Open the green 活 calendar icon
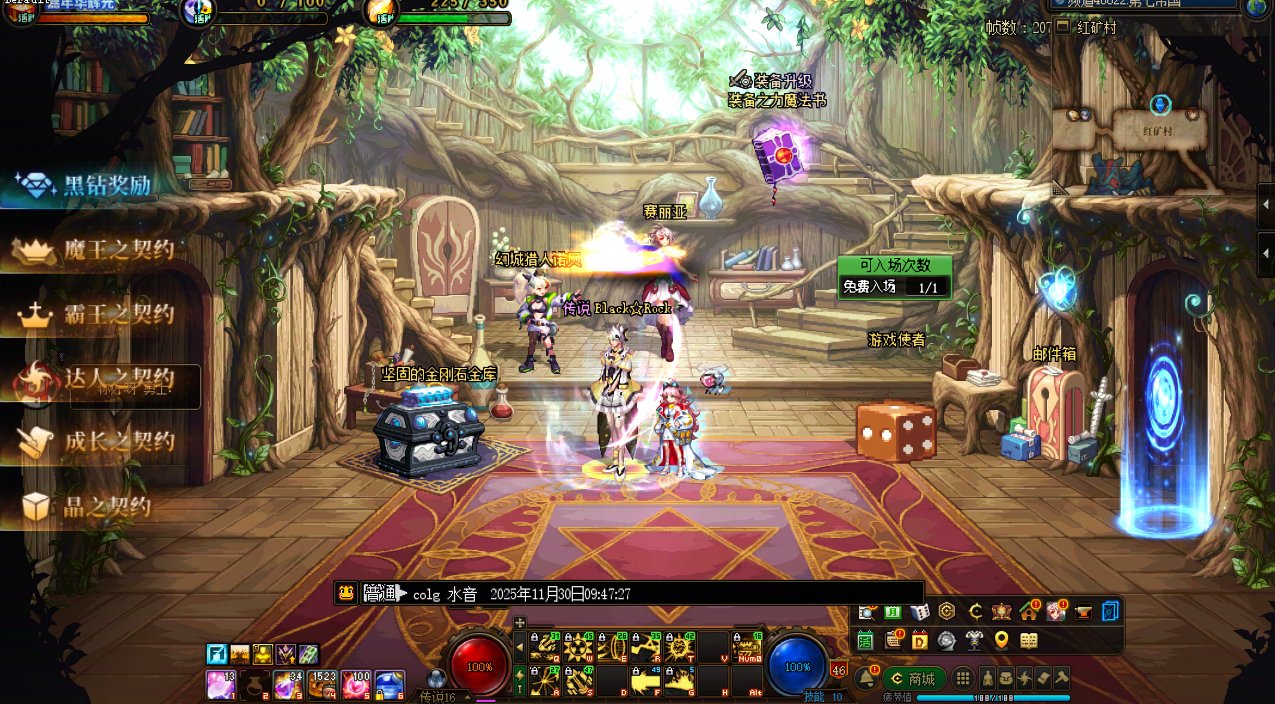This screenshot has width=1275, height=704. 865,640
